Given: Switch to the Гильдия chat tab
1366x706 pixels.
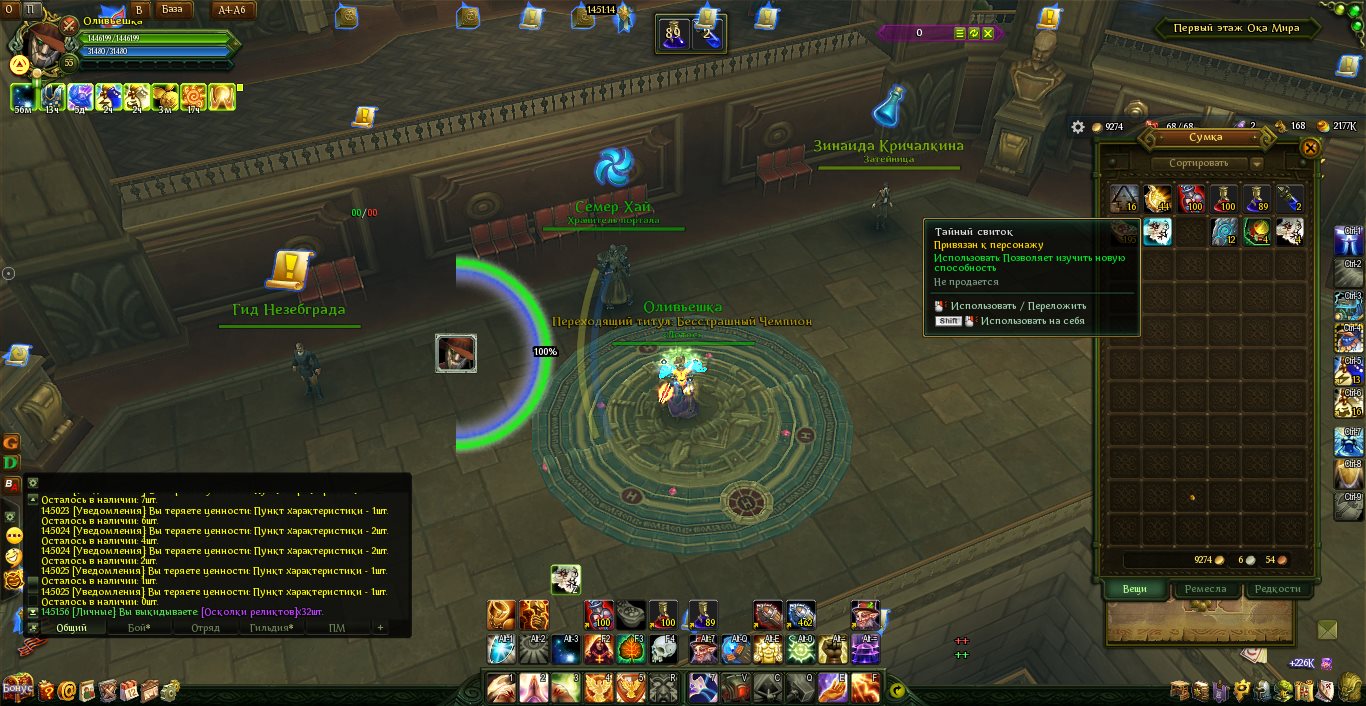Looking at the screenshot, I should (x=270, y=628).
